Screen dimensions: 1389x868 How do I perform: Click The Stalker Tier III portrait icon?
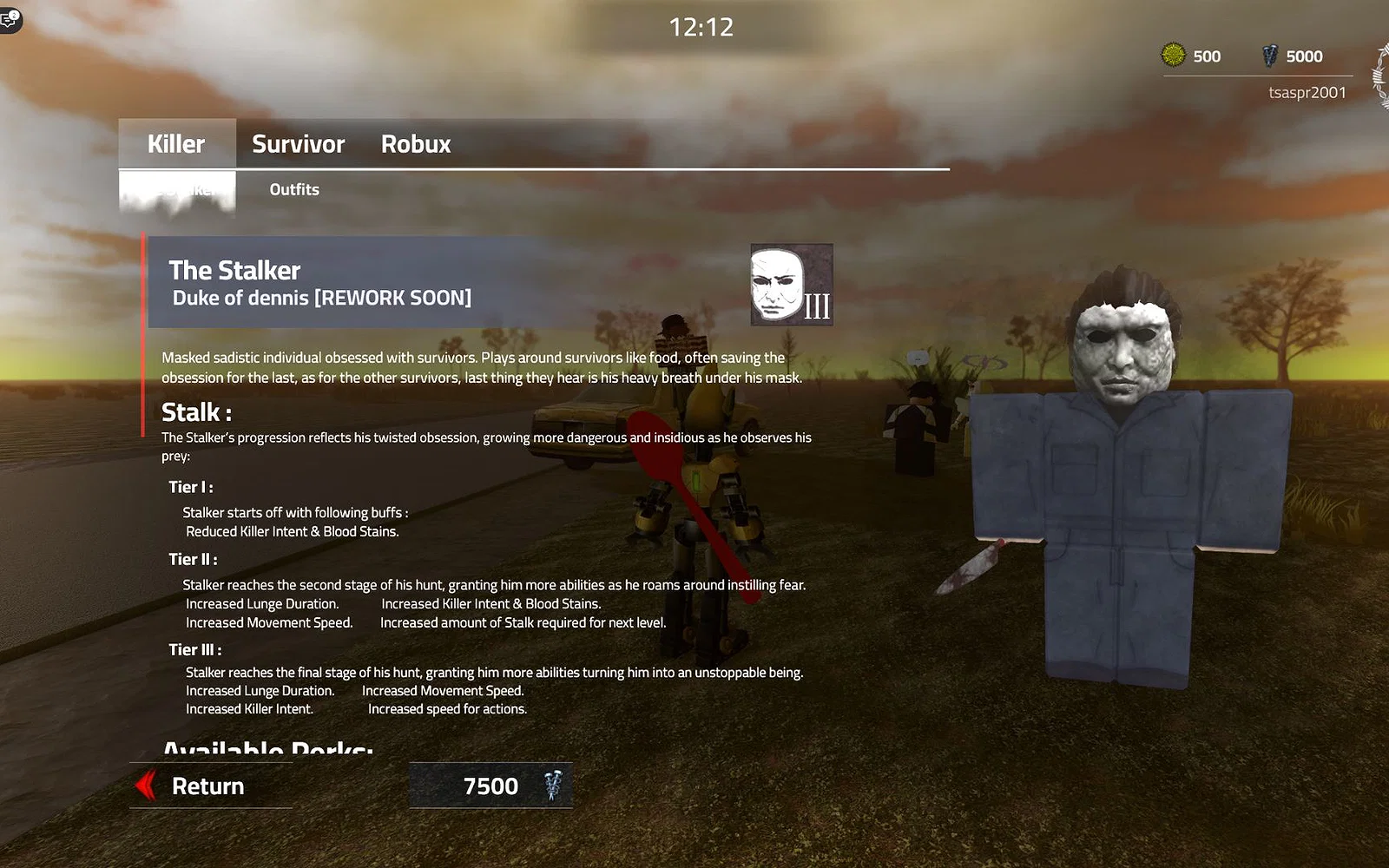click(x=790, y=284)
